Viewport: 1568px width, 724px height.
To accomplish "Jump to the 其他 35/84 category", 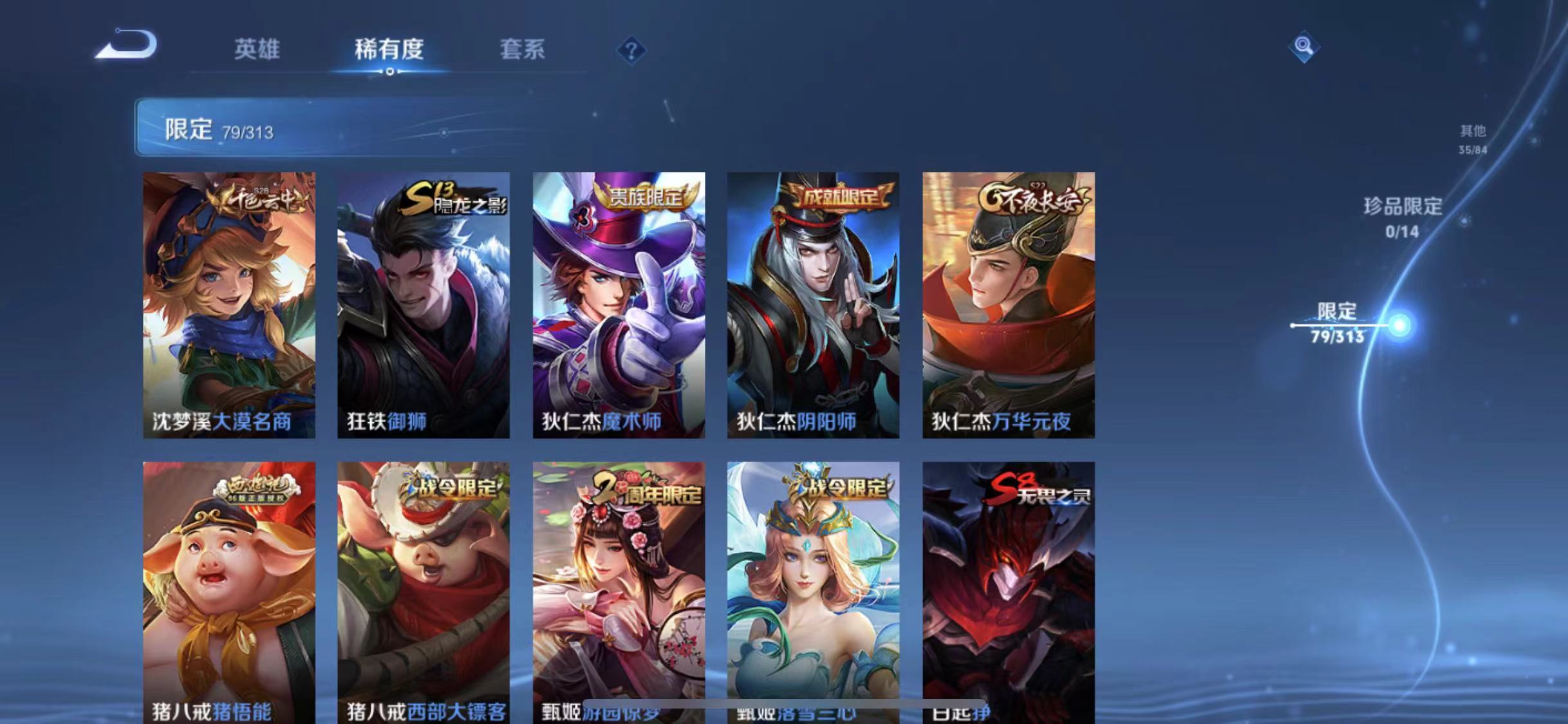I will click(1474, 138).
